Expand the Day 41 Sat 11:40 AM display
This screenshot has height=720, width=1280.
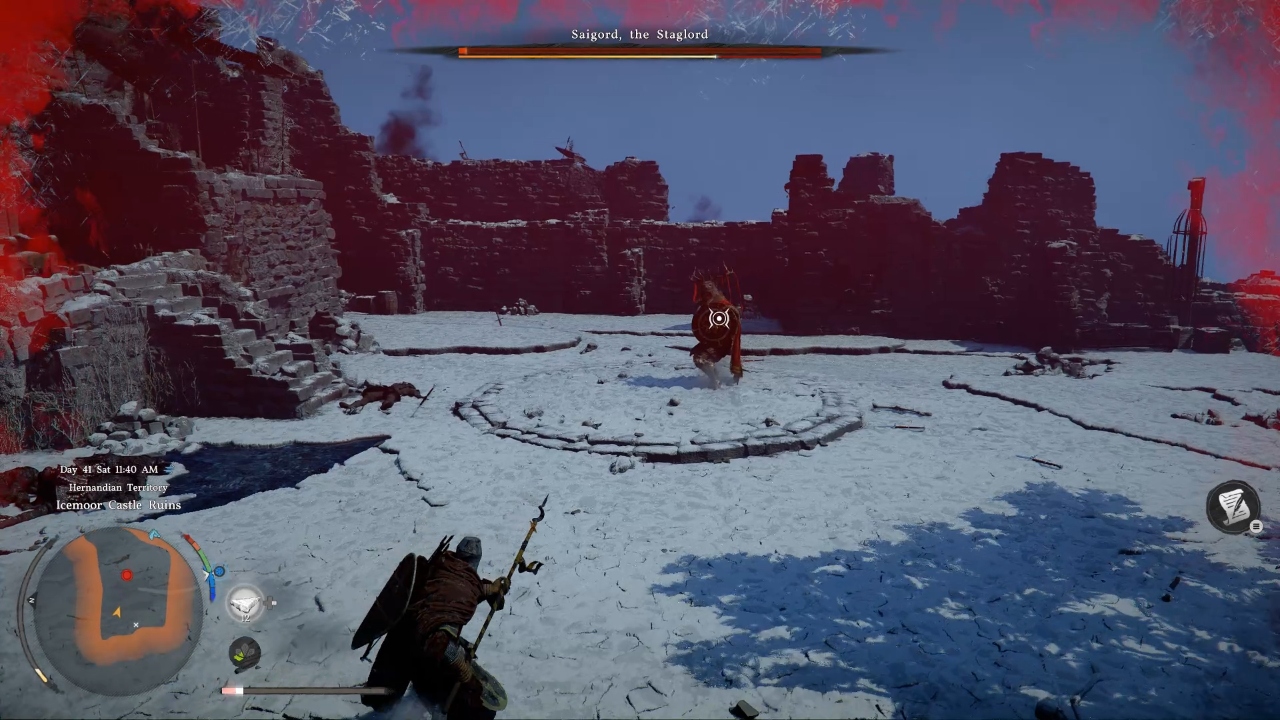[111, 468]
